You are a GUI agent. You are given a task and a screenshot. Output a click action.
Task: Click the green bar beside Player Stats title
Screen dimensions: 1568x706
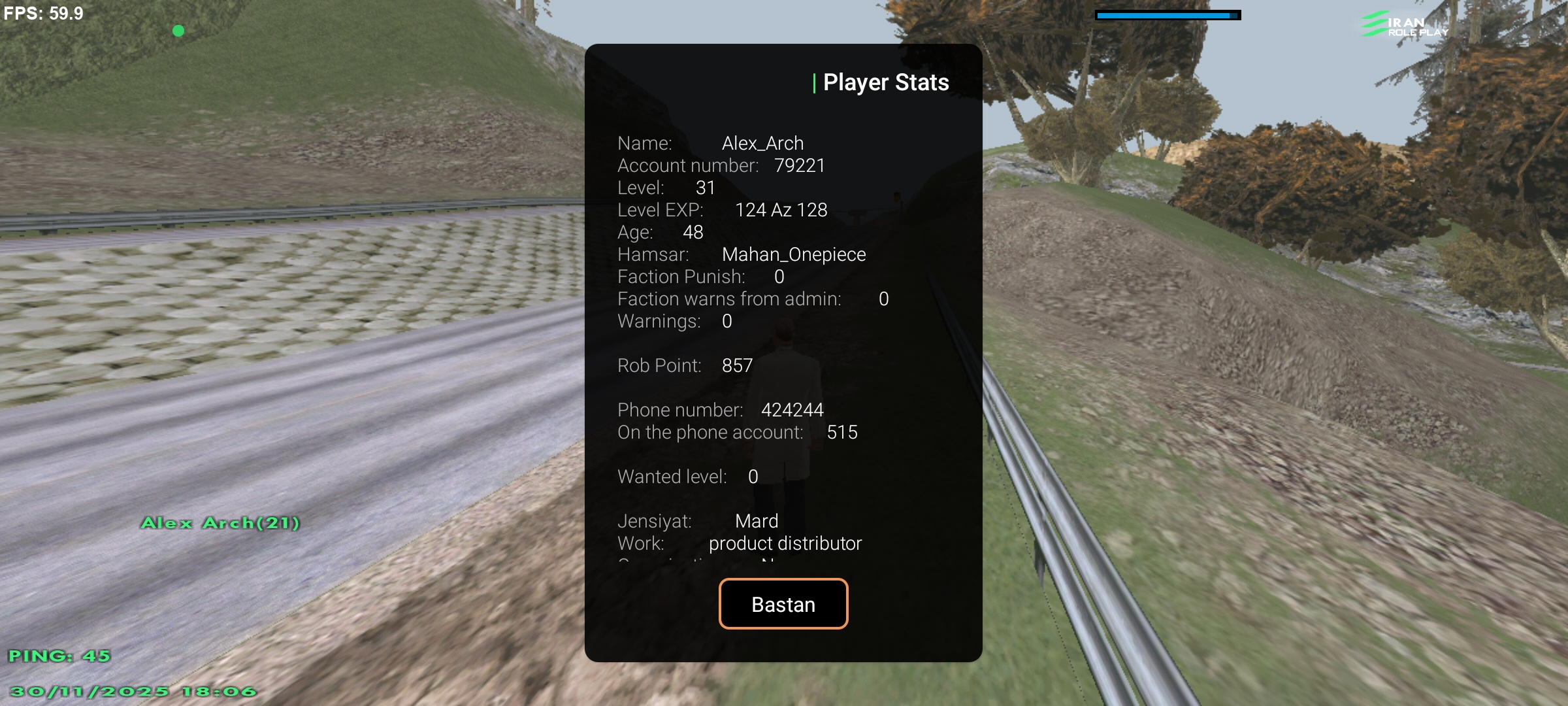click(813, 82)
